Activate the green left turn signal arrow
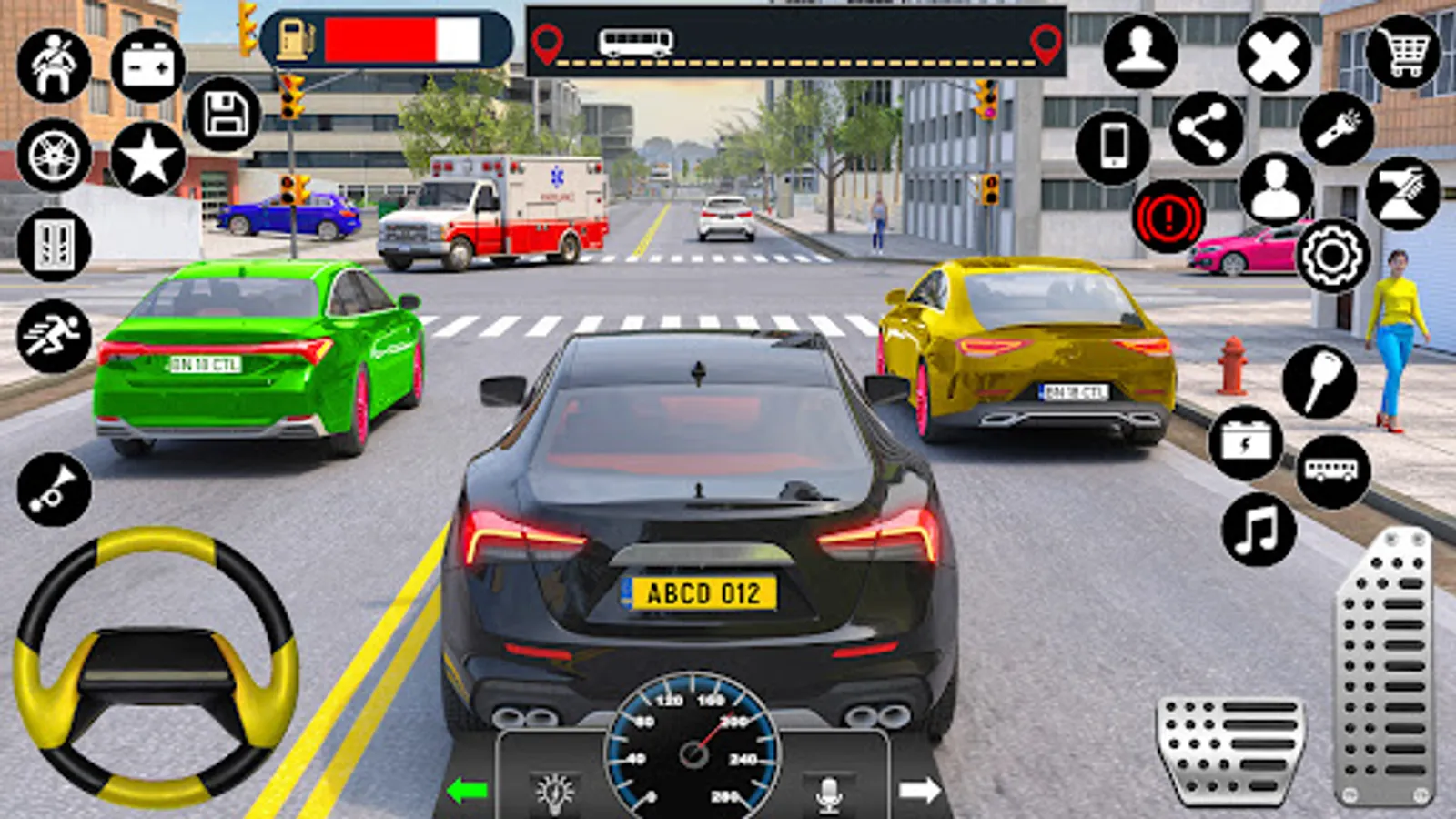1456x819 pixels. pyautogui.click(x=468, y=791)
